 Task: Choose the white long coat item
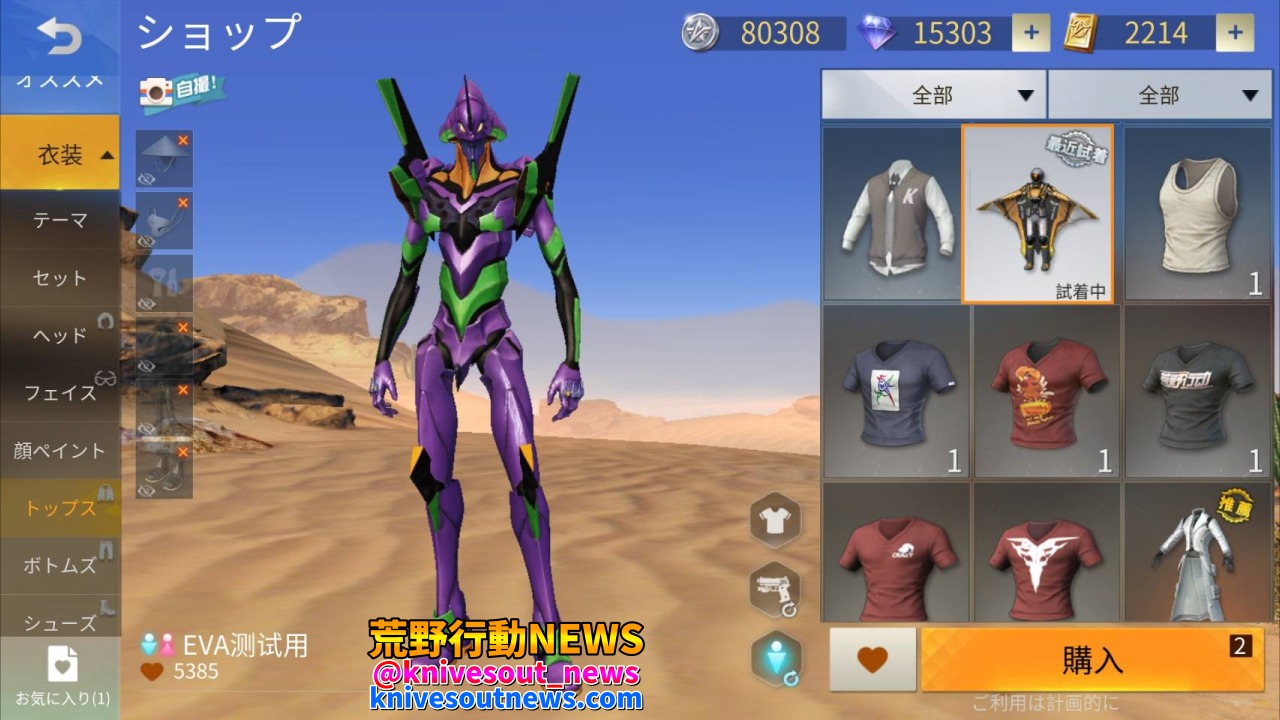(1197, 556)
